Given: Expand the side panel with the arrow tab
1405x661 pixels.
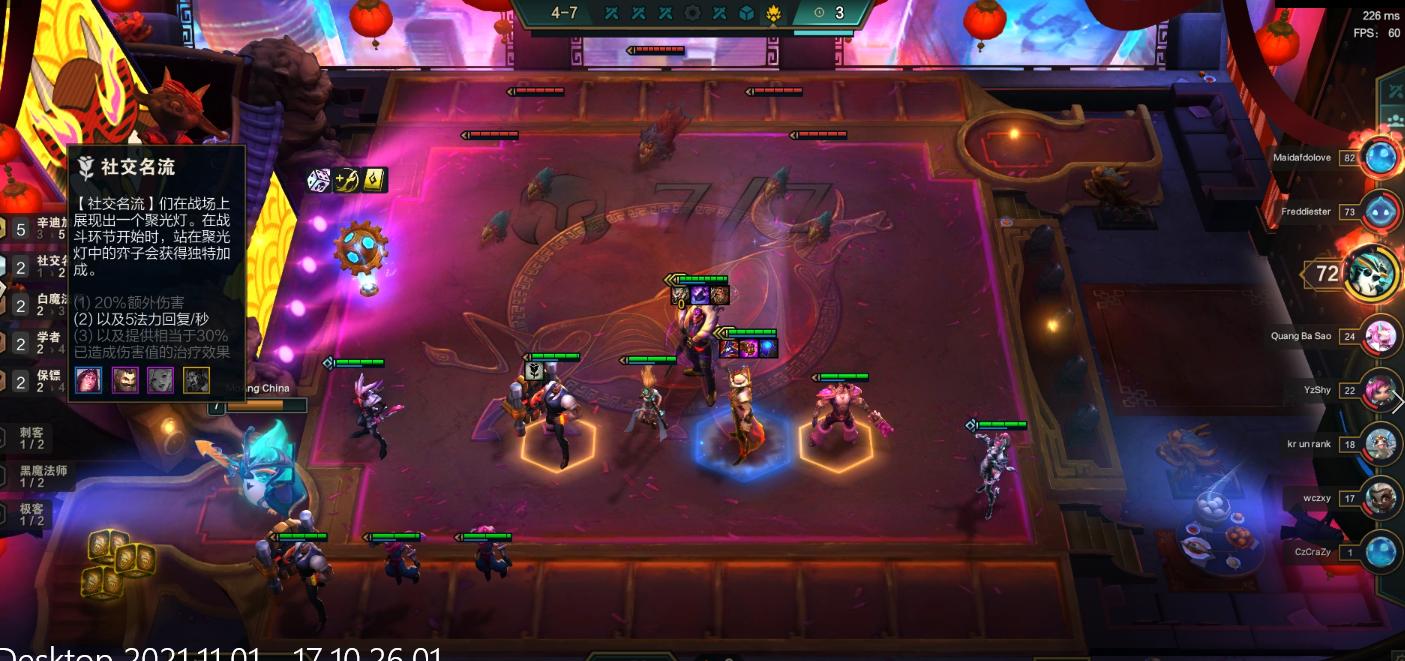Looking at the screenshot, I should [1396, 402].
